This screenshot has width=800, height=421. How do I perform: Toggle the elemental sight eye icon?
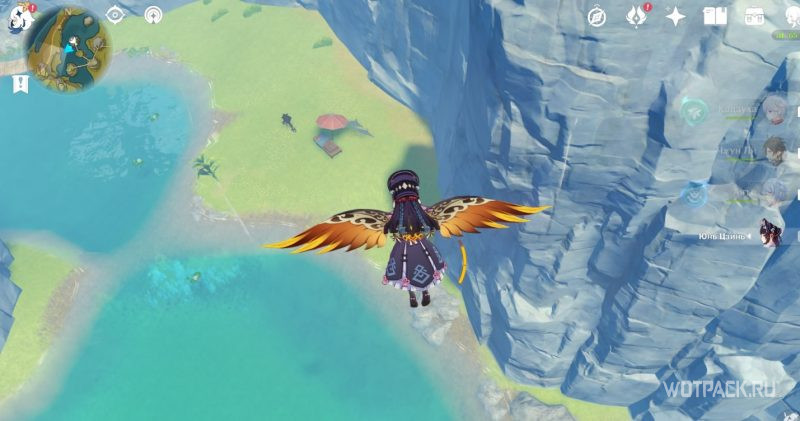(116, 15)
